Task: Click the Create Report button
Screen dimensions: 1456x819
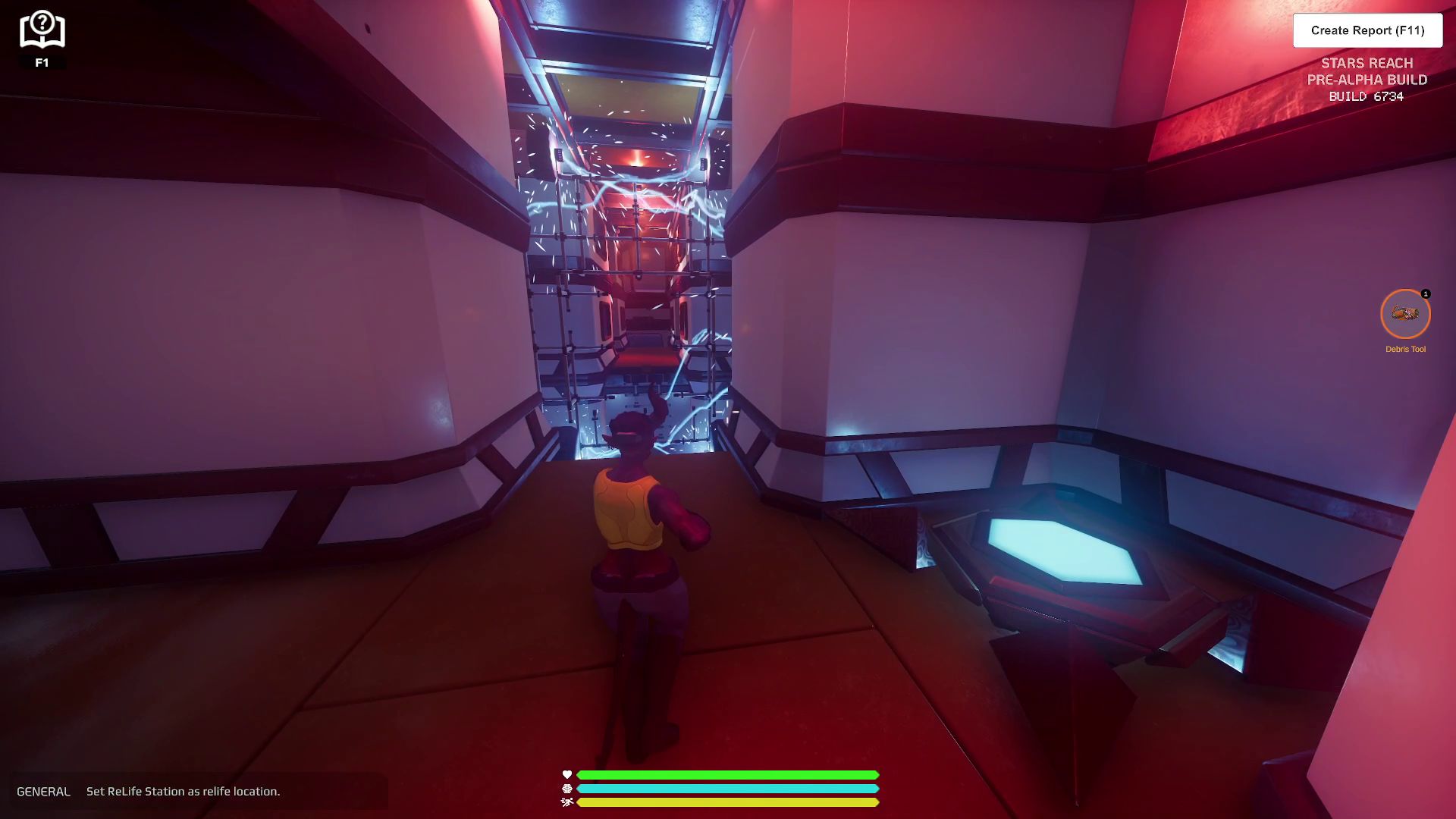Action: pos(1367,30)
